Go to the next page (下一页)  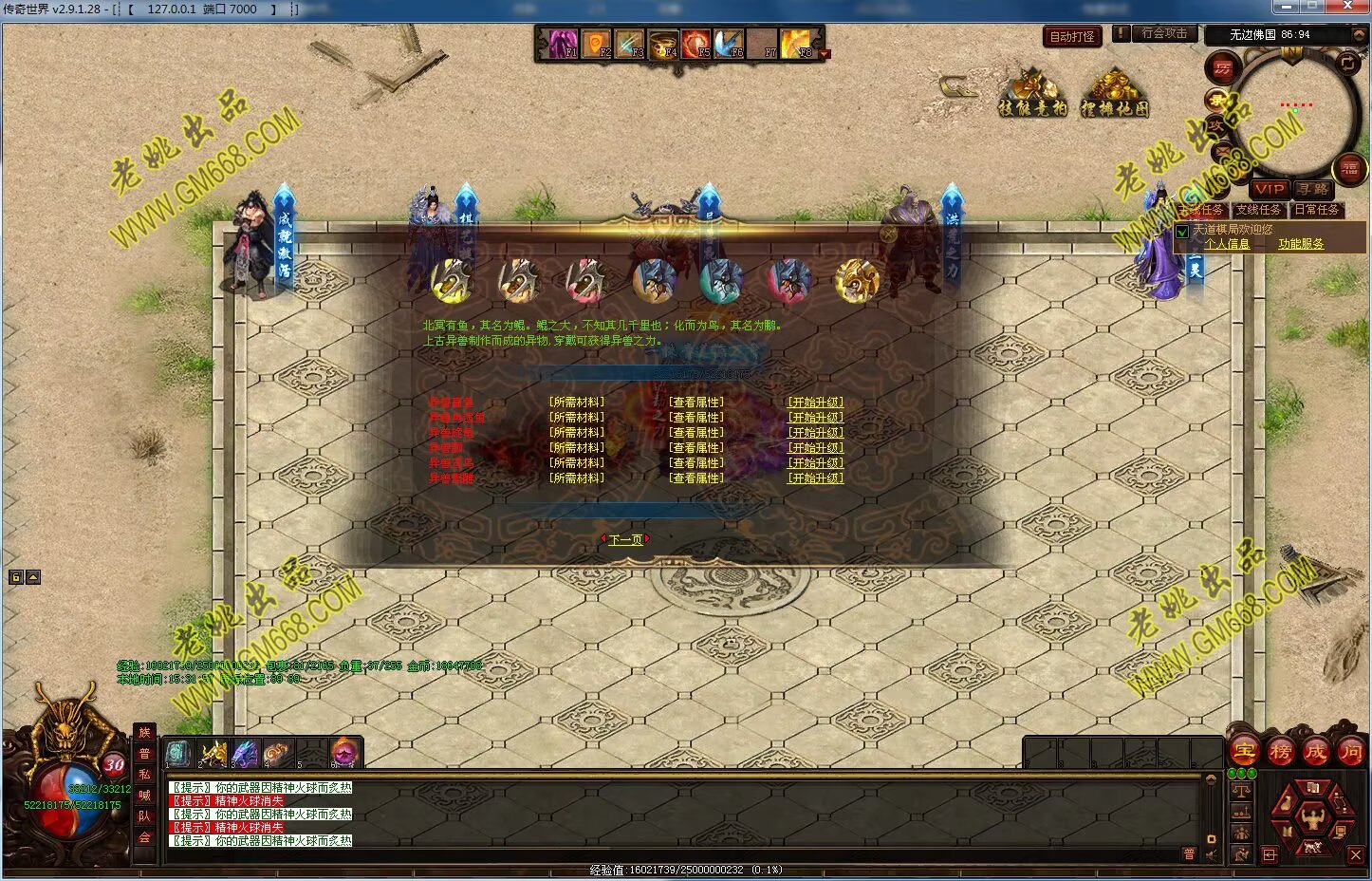pos(625,539)
